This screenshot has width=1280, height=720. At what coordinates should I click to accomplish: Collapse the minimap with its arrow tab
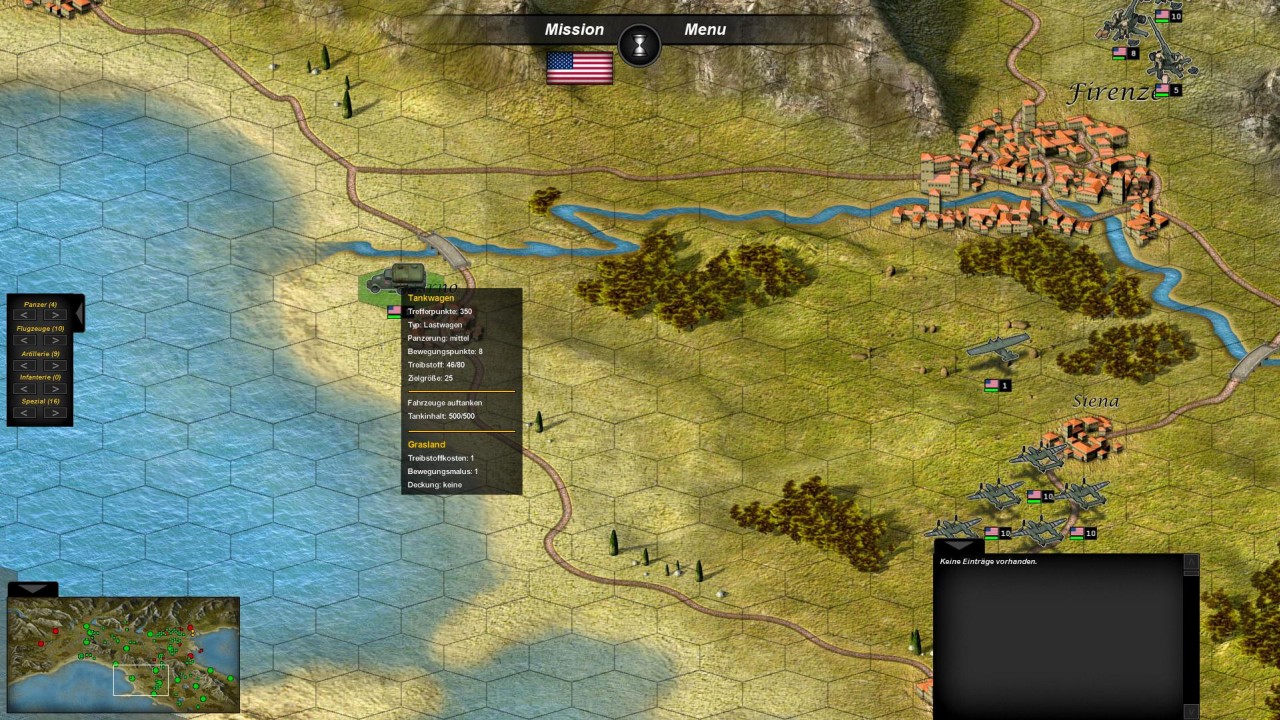(x=32, y=590)
